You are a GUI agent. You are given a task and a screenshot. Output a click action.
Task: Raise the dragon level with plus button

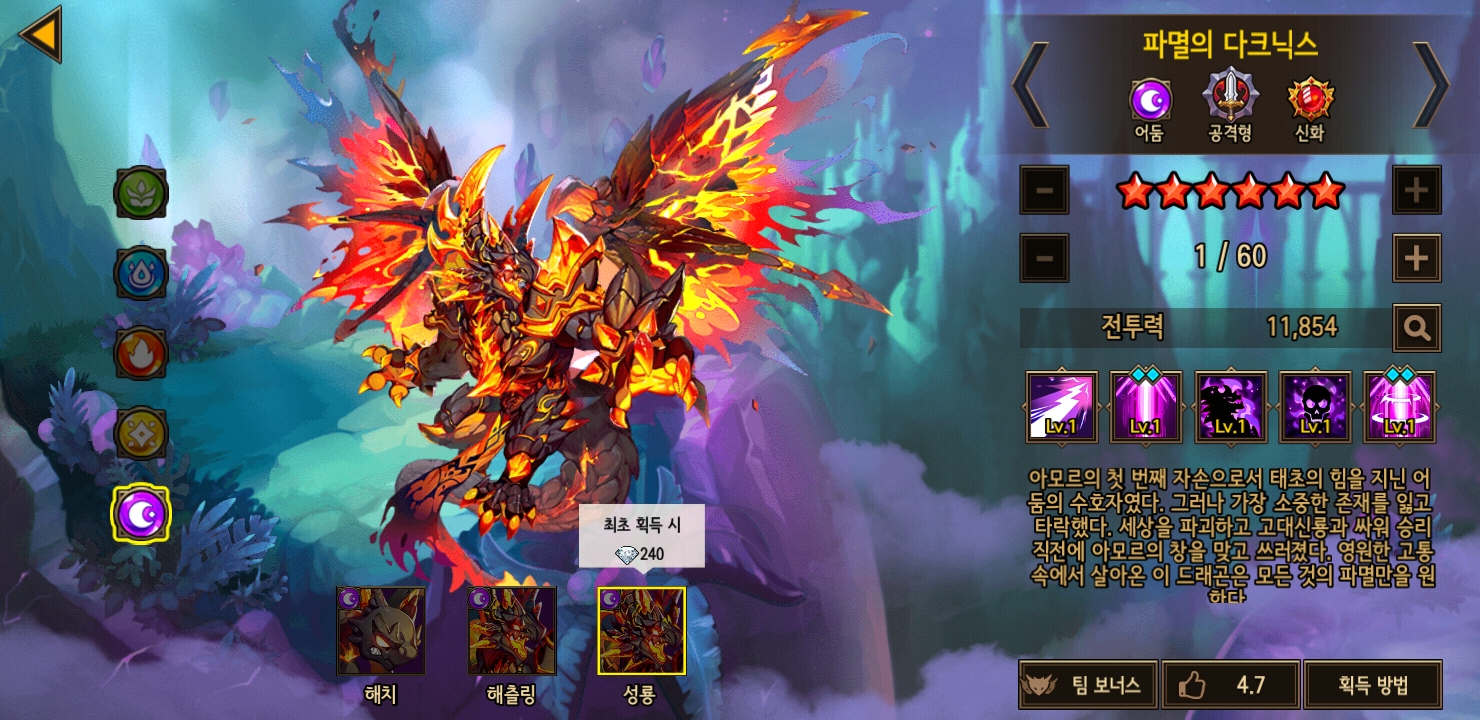pos(1416,258)
